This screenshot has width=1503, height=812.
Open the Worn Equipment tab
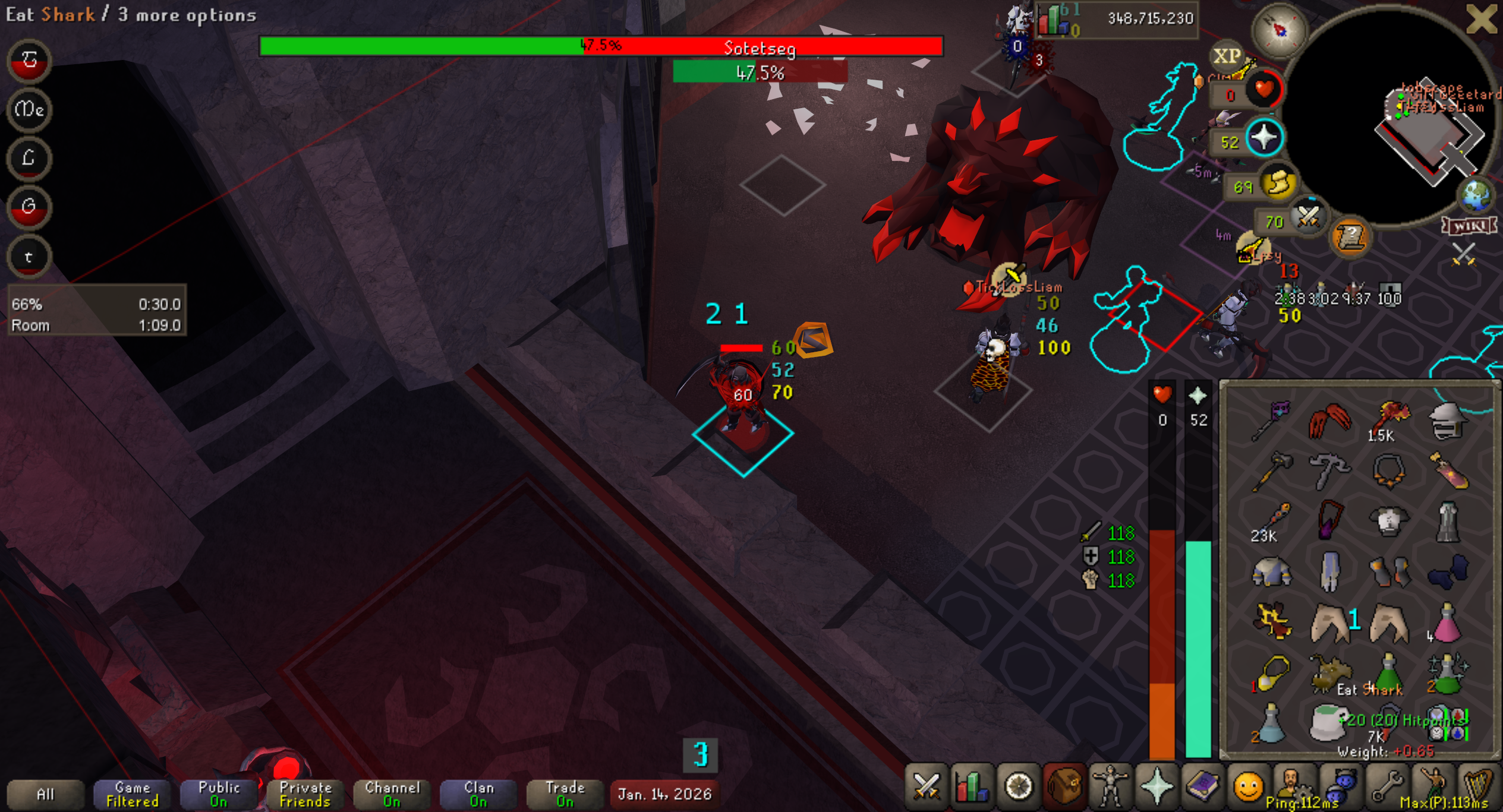point(1110,787)
